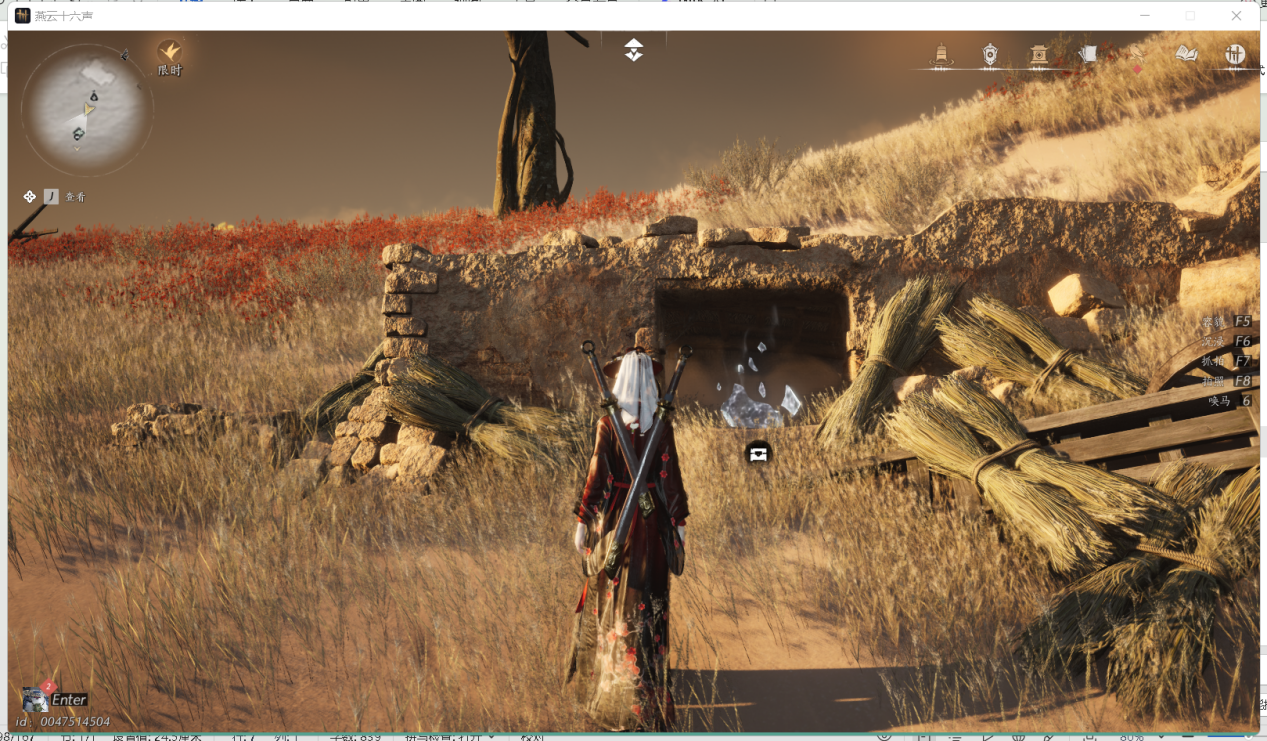Open the open-book journal icon
Viewport: 1267px width, 741px height.
click(1187, 54)
